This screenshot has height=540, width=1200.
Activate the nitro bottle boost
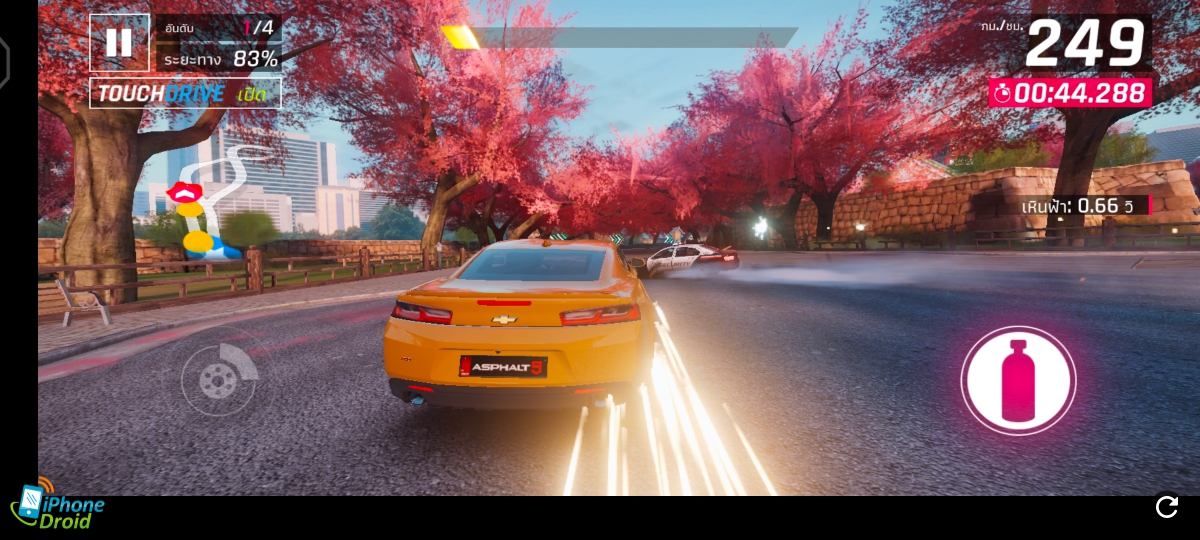pos(1018,380)
